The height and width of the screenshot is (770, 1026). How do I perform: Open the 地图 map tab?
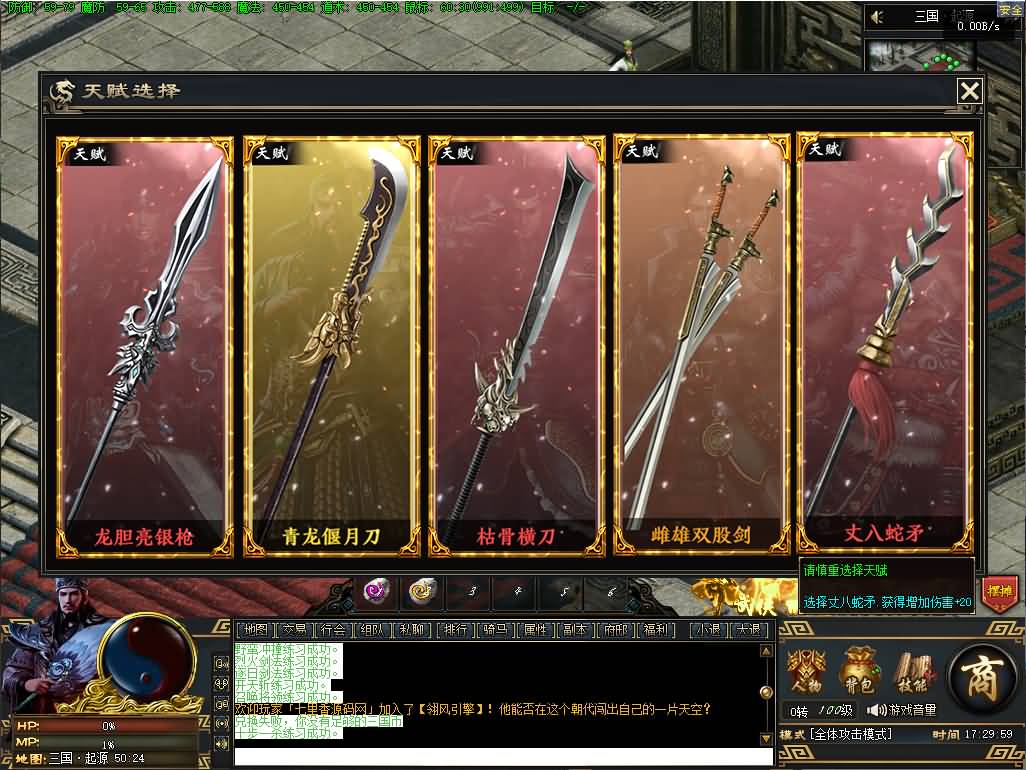pyautogui.click(x=256, y=630)
